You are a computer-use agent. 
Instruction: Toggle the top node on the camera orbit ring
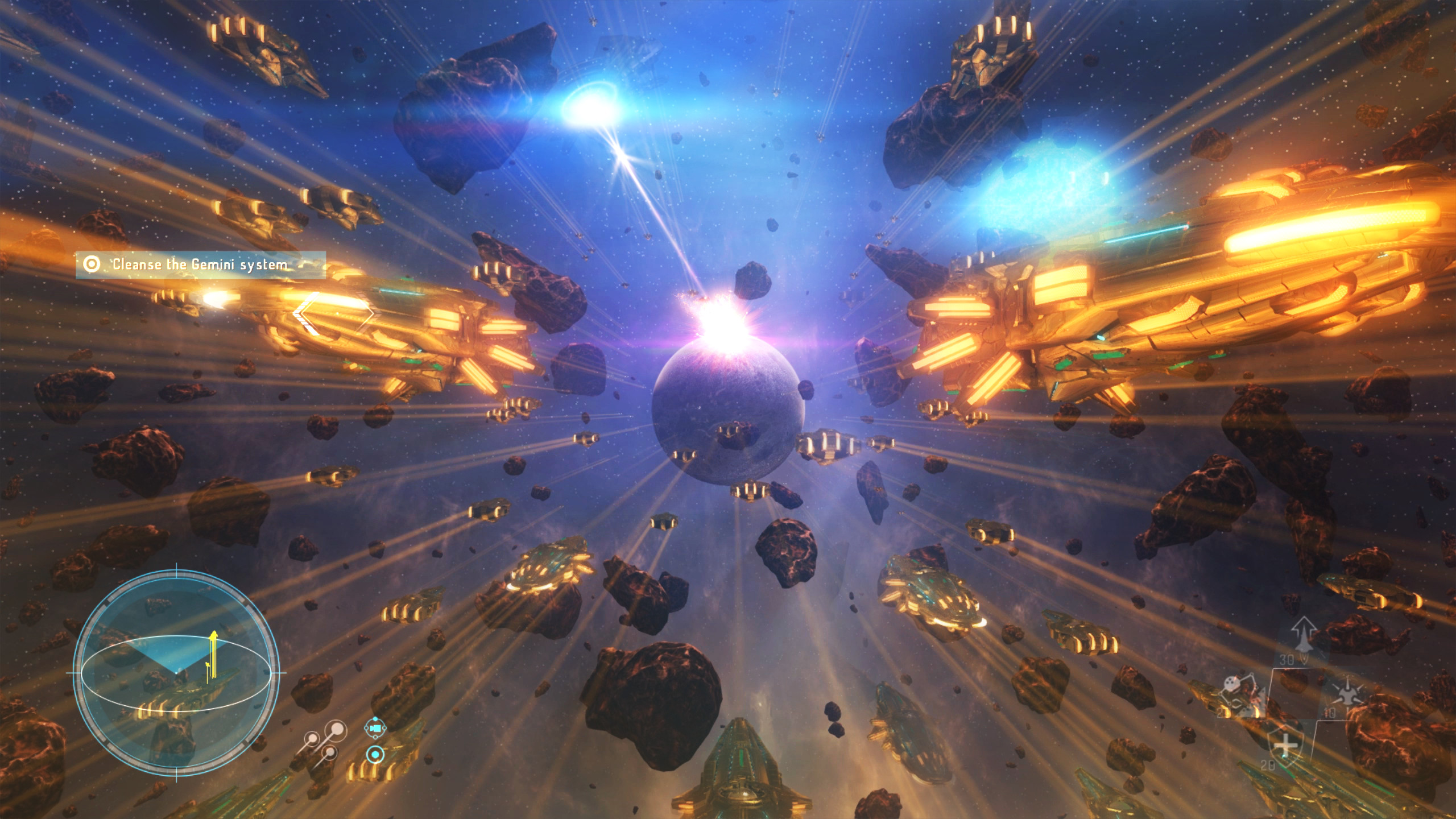(375, 719)
